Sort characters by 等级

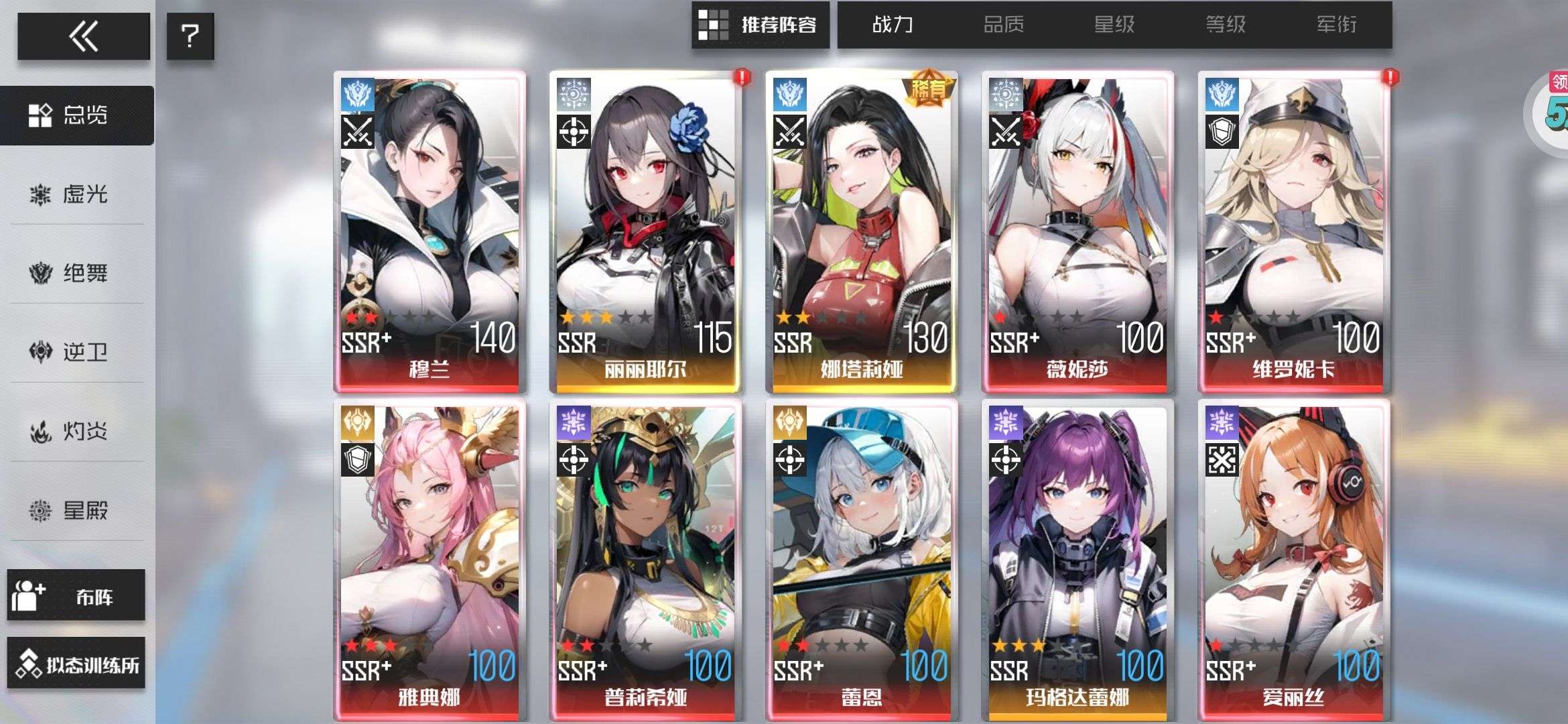click(x=1226, y=25)
